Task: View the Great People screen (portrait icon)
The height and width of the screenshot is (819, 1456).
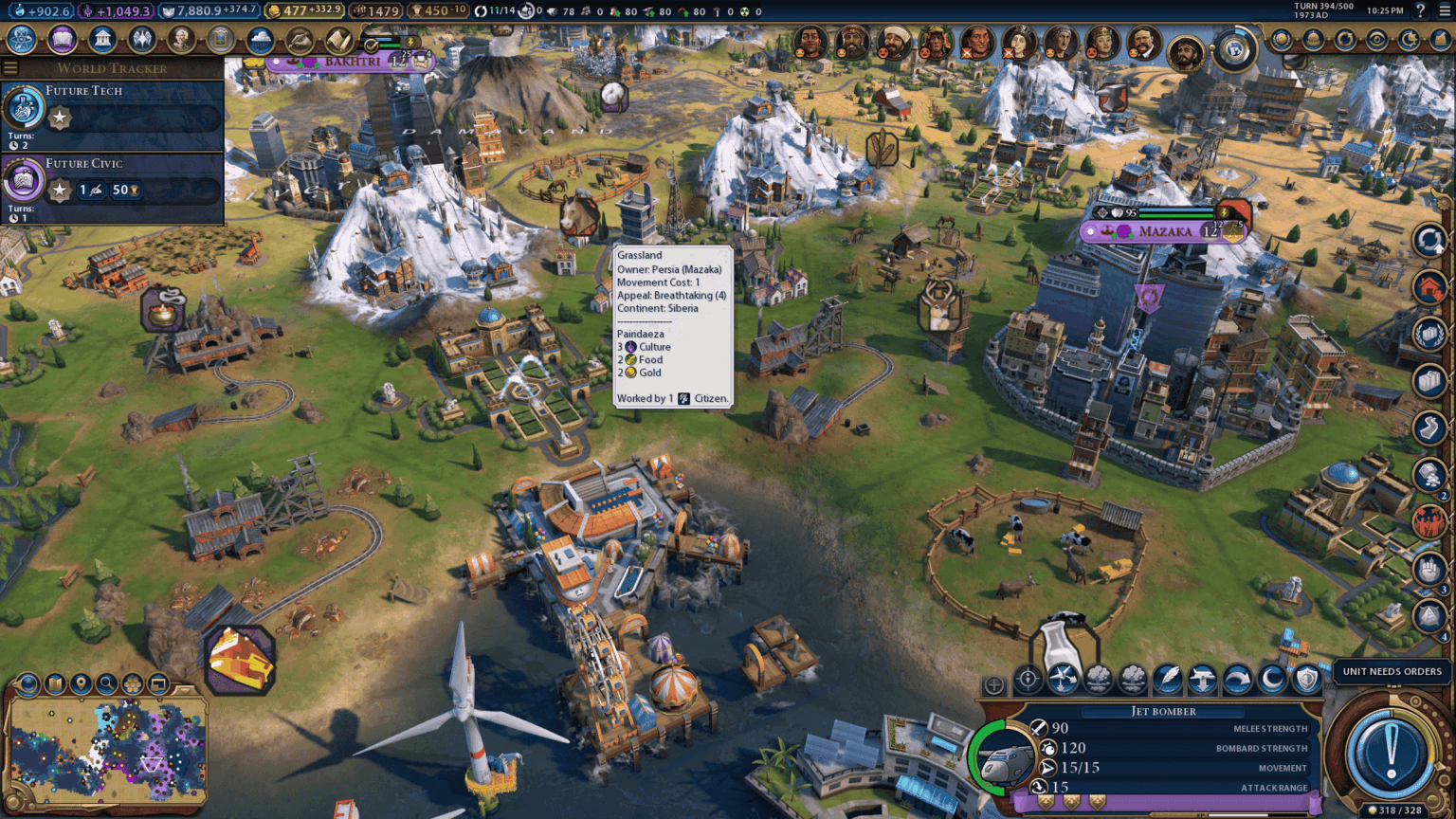Action: (x=182, y=41)
